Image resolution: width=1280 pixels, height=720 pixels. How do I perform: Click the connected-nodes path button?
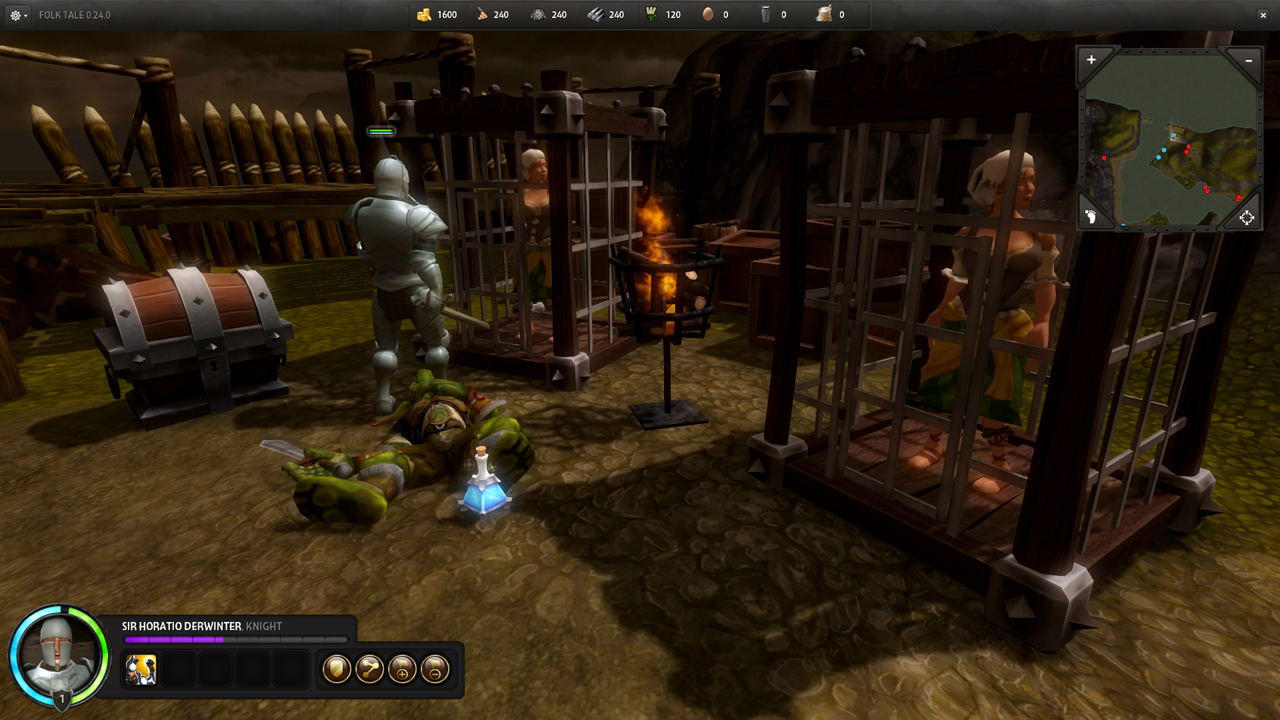pyautogui.click(x=369, y=669)
